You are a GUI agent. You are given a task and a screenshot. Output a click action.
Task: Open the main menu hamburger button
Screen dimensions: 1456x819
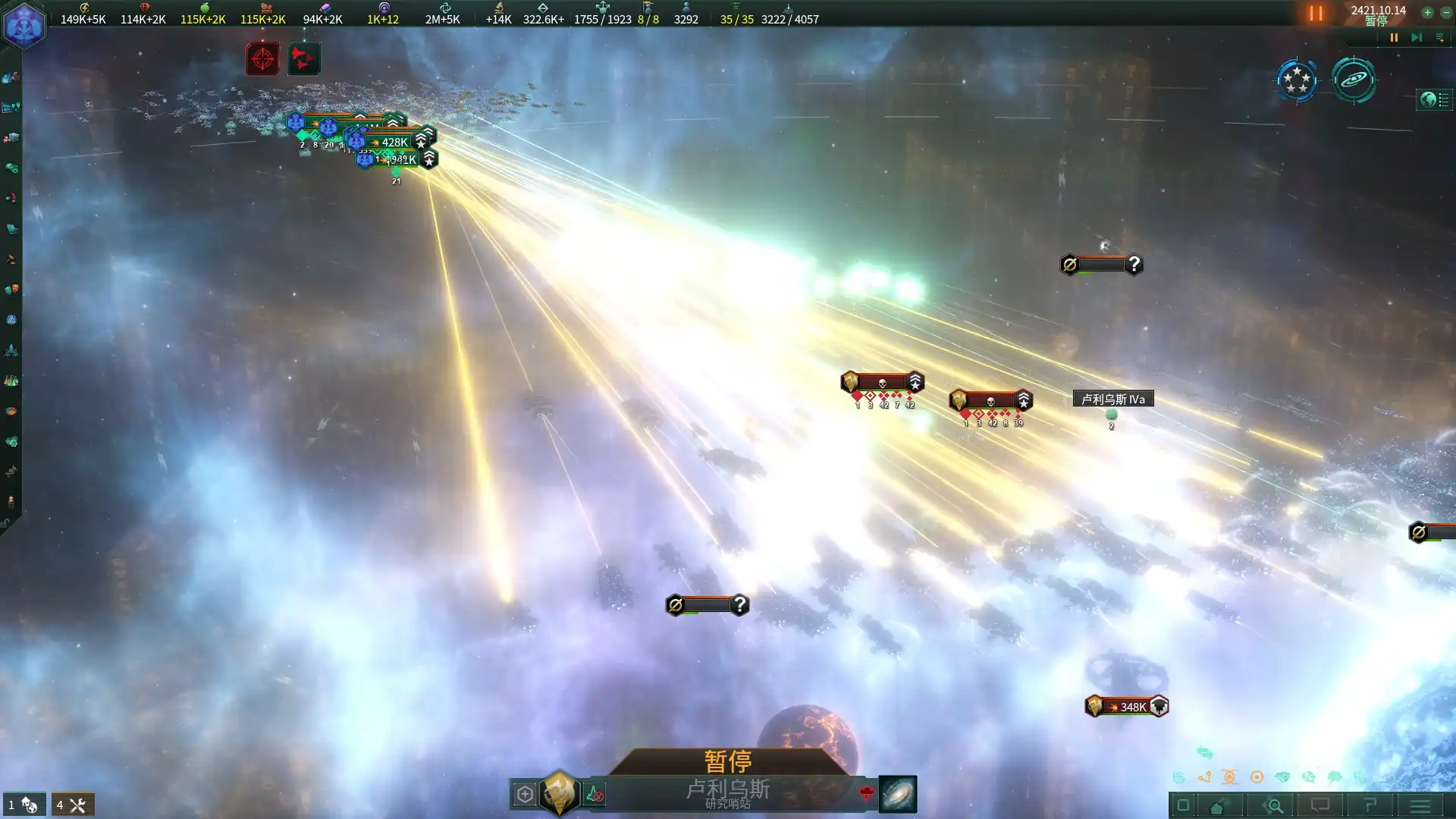tap(1420, 805)
